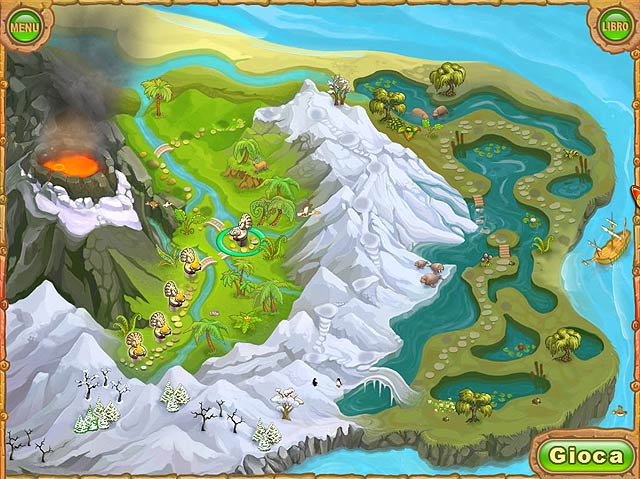Open the Menu button
Viewport: 640px width, 479px height.
click(25, 26)
